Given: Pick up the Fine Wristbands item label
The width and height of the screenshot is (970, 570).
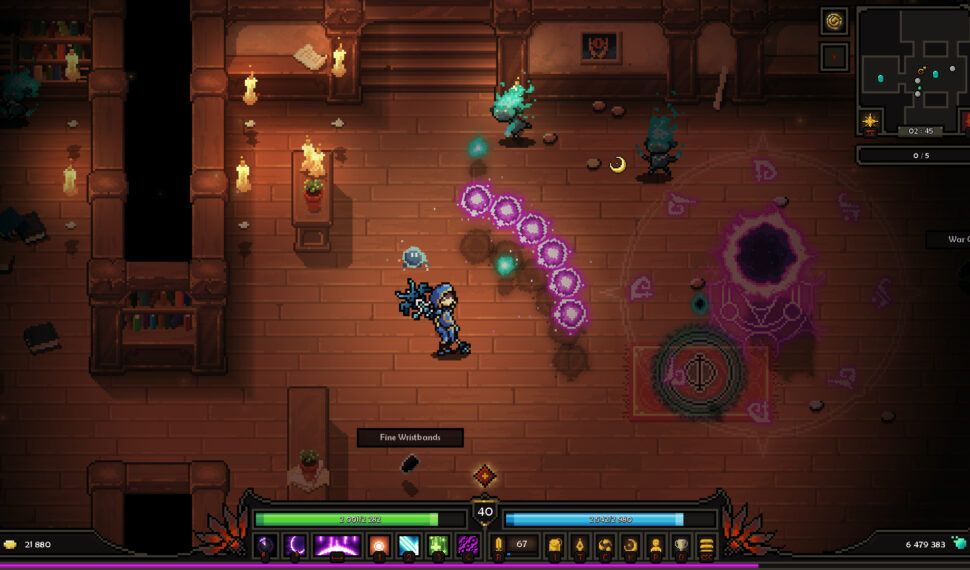Looking at the screenshot, I should [x=411, y=437].
